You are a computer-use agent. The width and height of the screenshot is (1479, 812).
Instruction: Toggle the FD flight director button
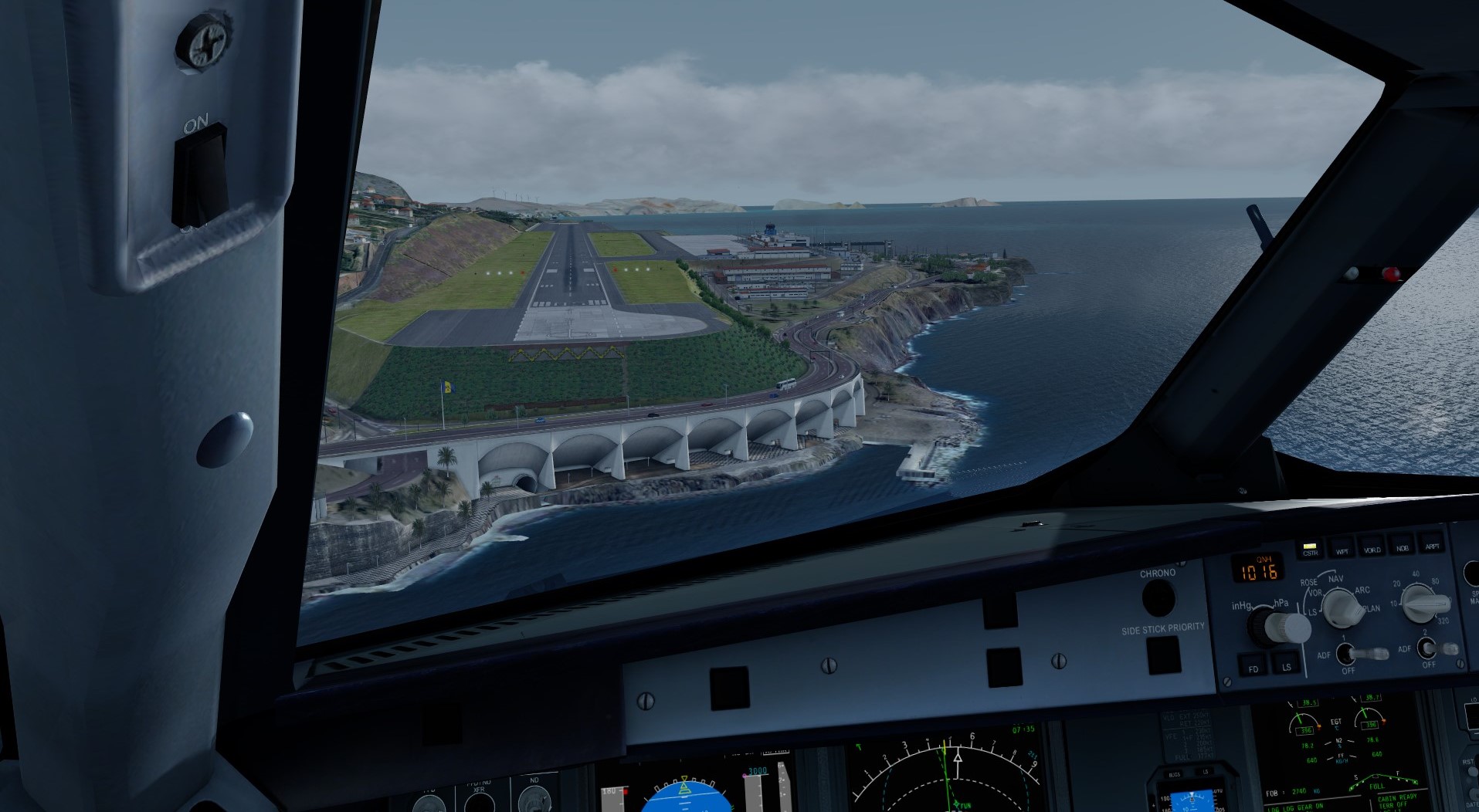(x=1253, y=667)
